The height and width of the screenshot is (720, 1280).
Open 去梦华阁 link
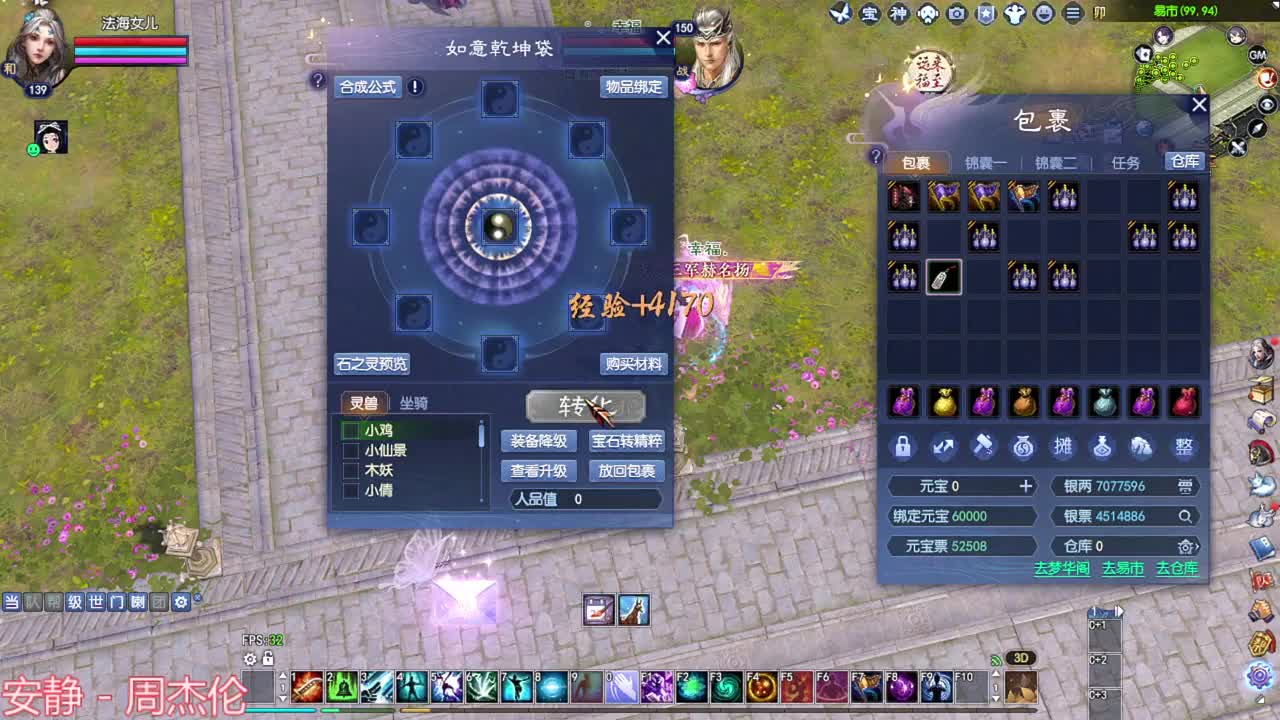tap(1063, 568)
